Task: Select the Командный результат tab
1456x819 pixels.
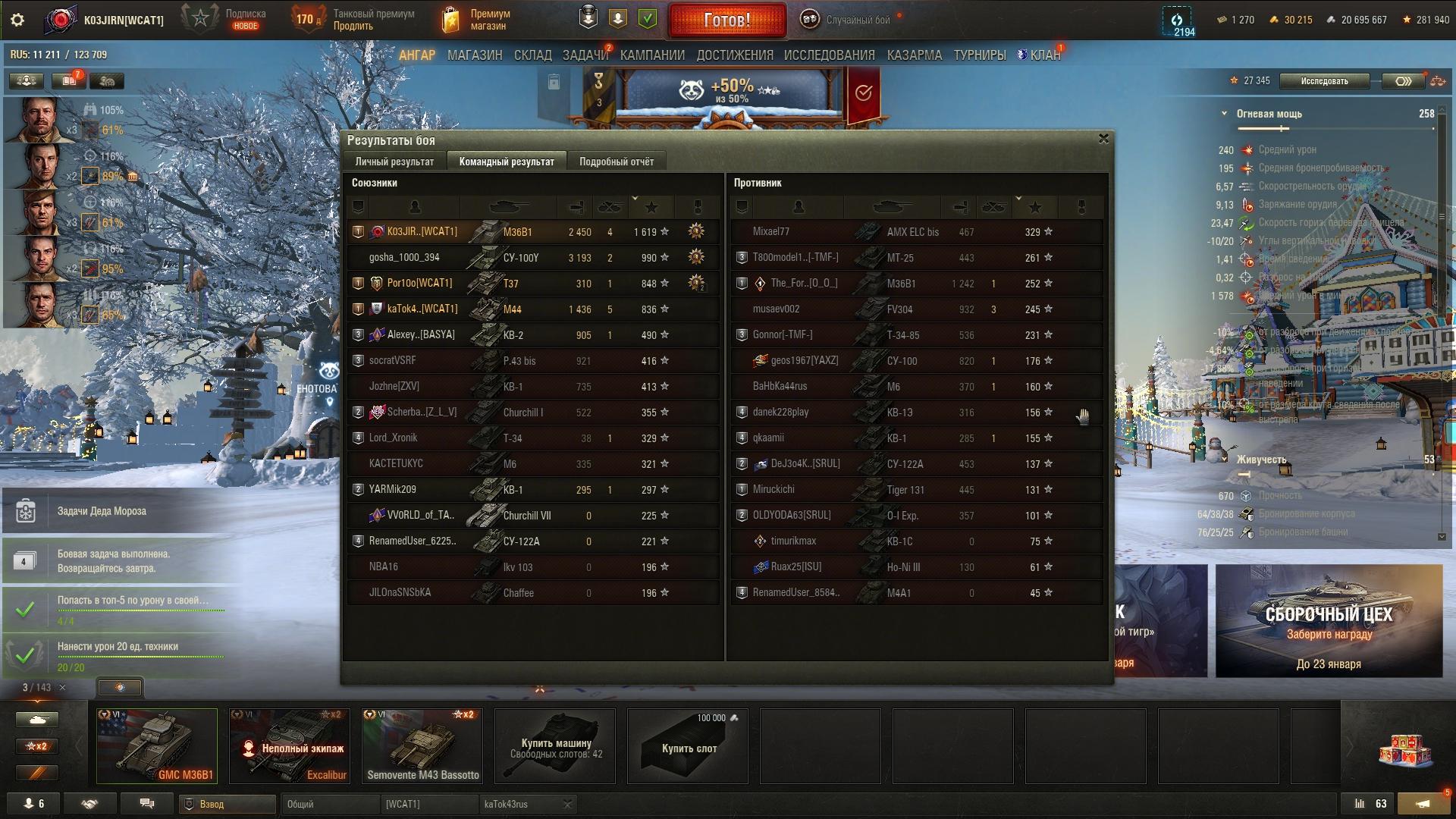Action: (507, 162)
